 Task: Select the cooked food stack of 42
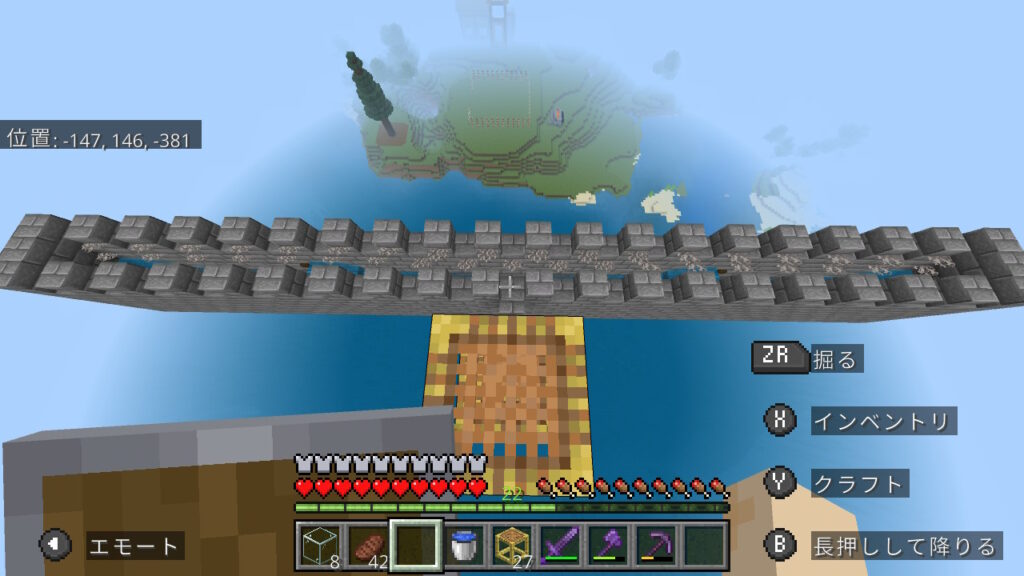(366, 546)
